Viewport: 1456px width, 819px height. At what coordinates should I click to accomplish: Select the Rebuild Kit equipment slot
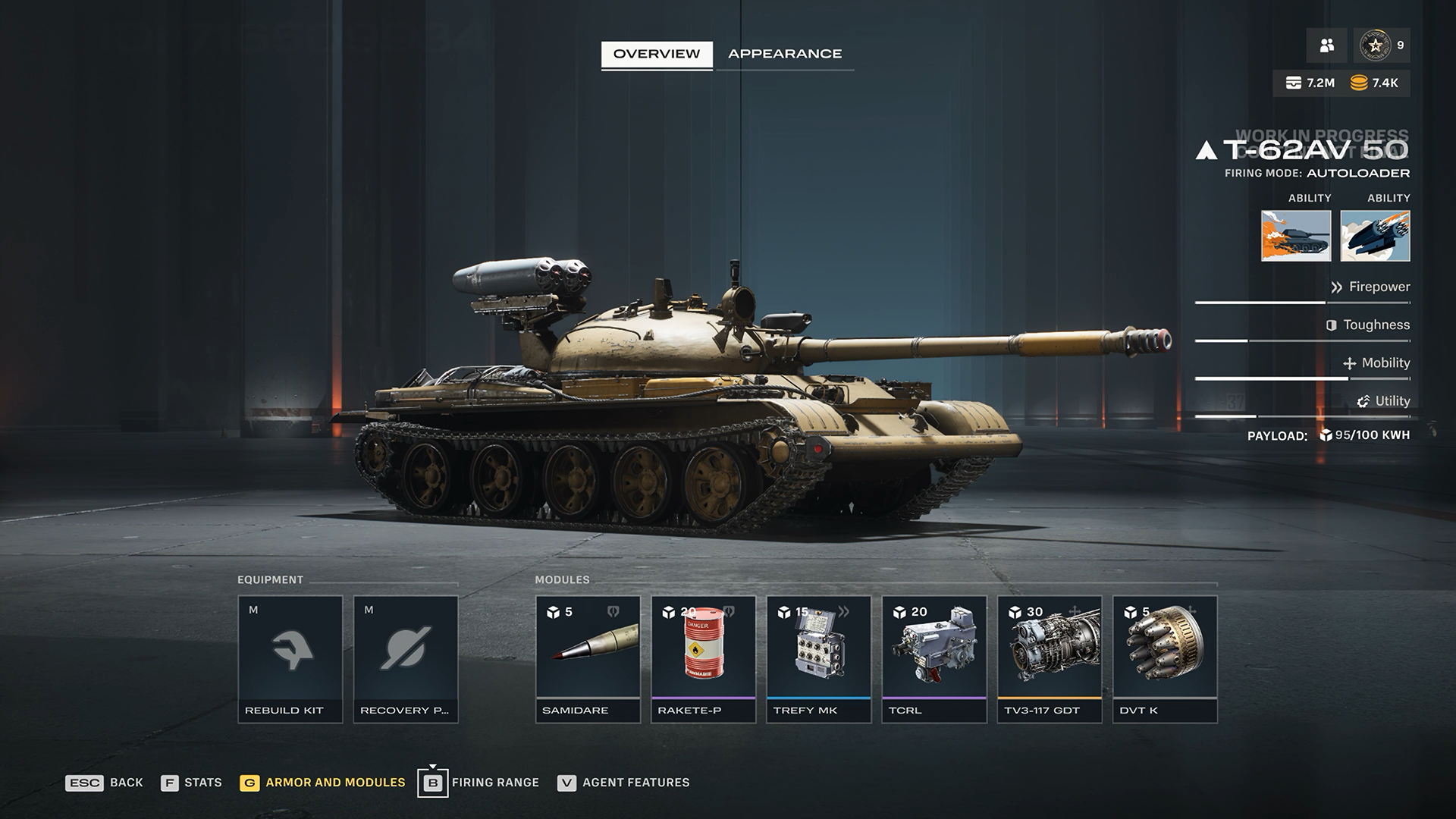pyautogui.click(x=290, y=658)
